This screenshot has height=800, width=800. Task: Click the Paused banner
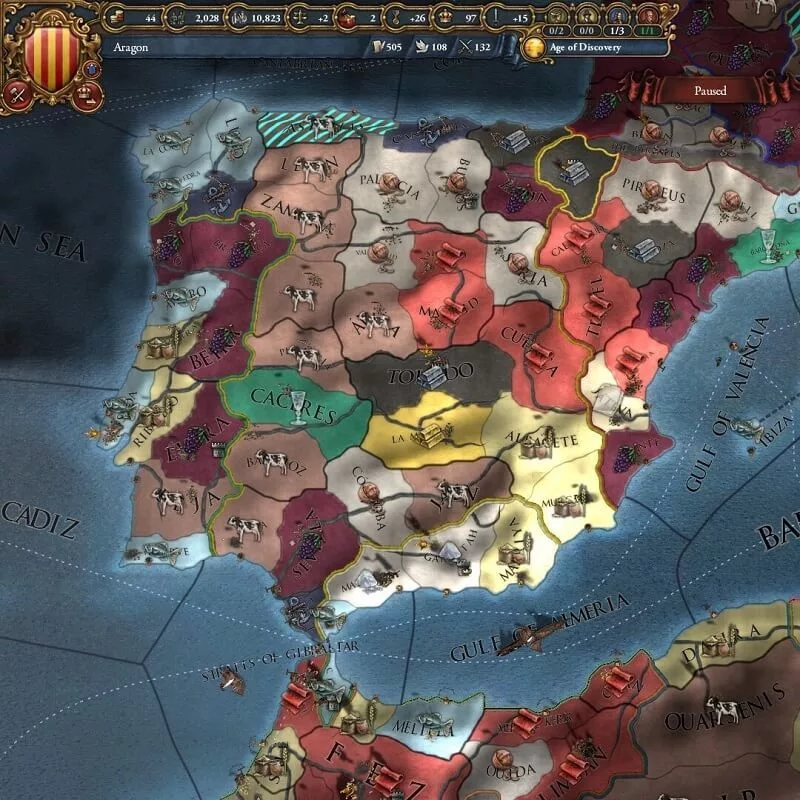tap(714, 90)
